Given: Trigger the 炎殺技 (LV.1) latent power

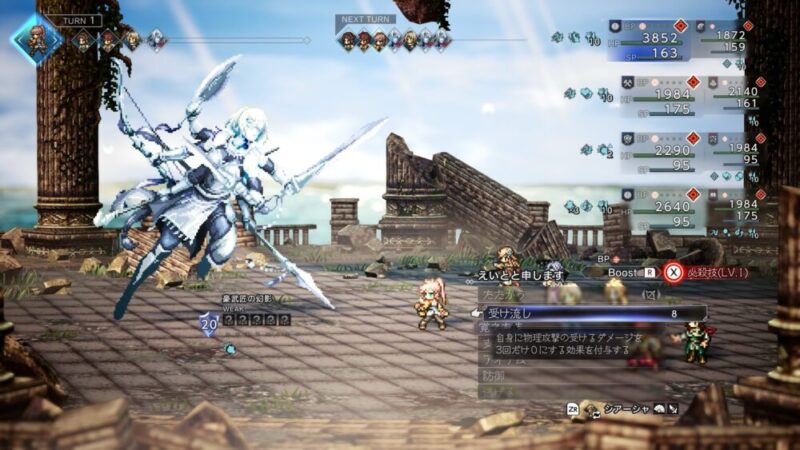Looking at the screenshot, I should pyautogui.click(x=708, y=273).
